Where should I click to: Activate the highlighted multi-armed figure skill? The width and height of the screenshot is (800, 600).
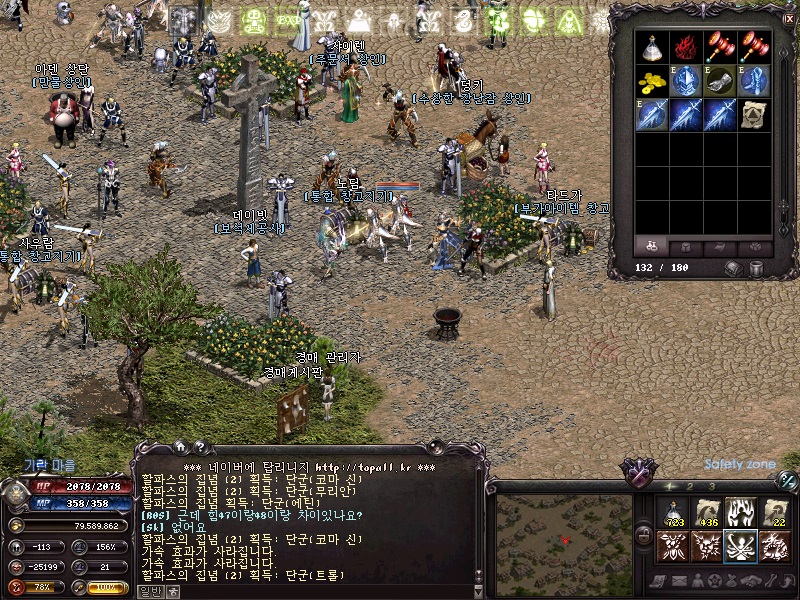pos(741,546)
